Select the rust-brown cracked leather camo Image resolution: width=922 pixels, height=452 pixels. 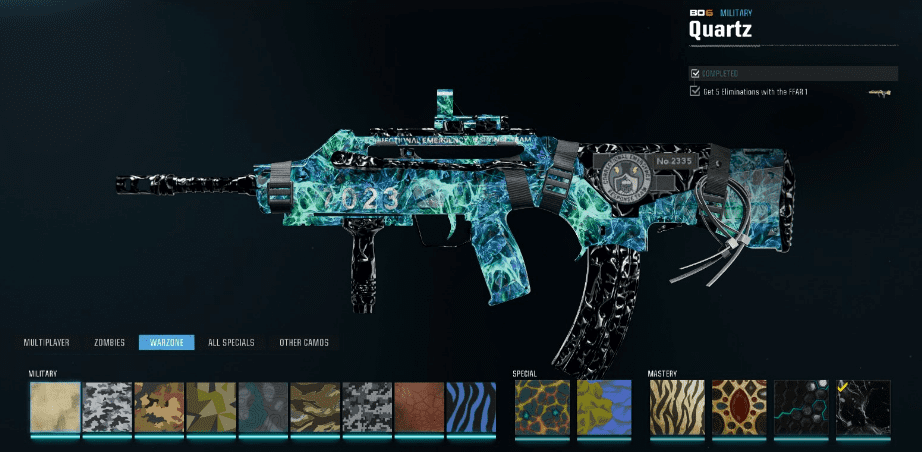[x=418, y=407]
